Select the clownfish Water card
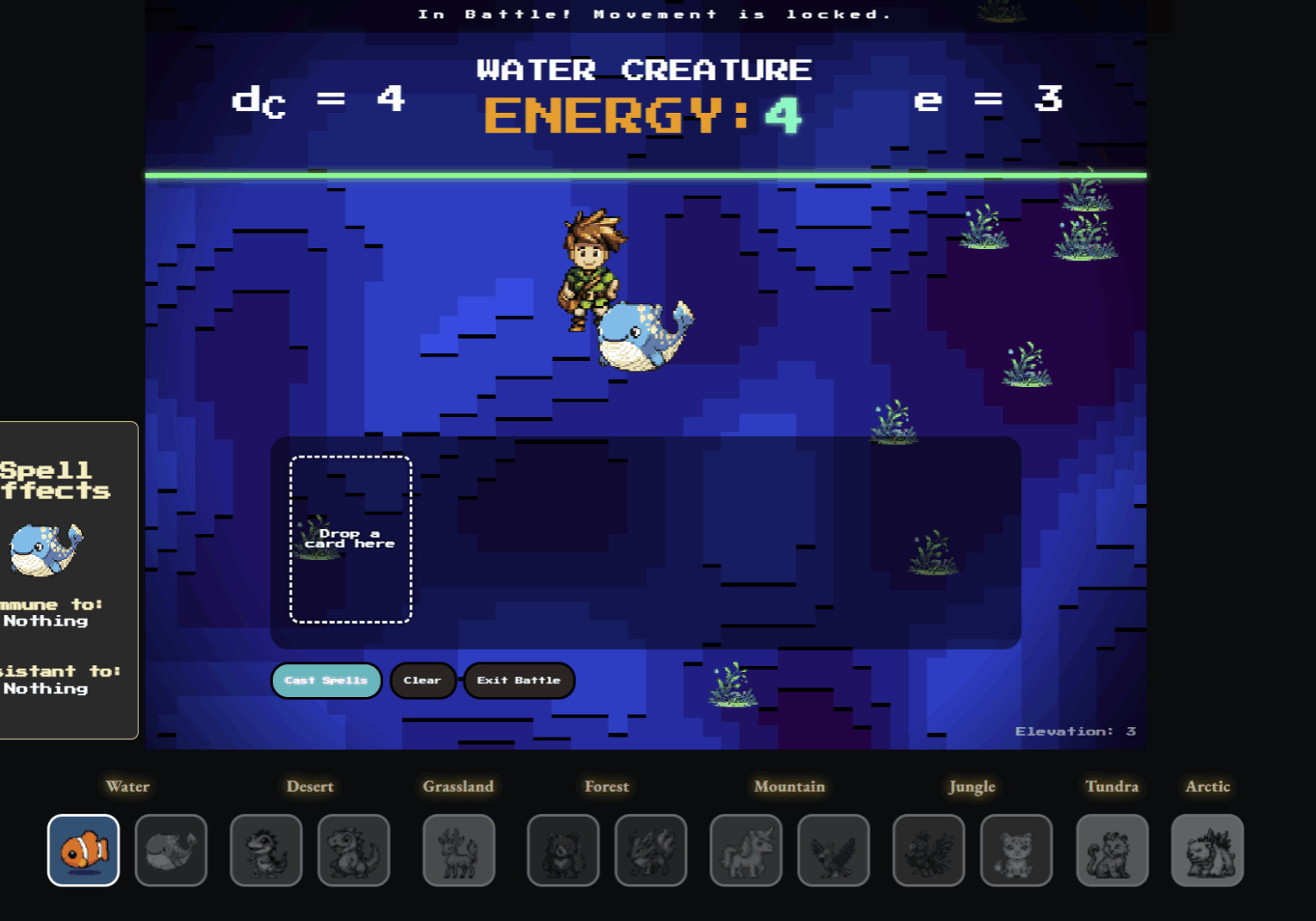This screenshot has width=1316, height=921. [x=84, y=851]
